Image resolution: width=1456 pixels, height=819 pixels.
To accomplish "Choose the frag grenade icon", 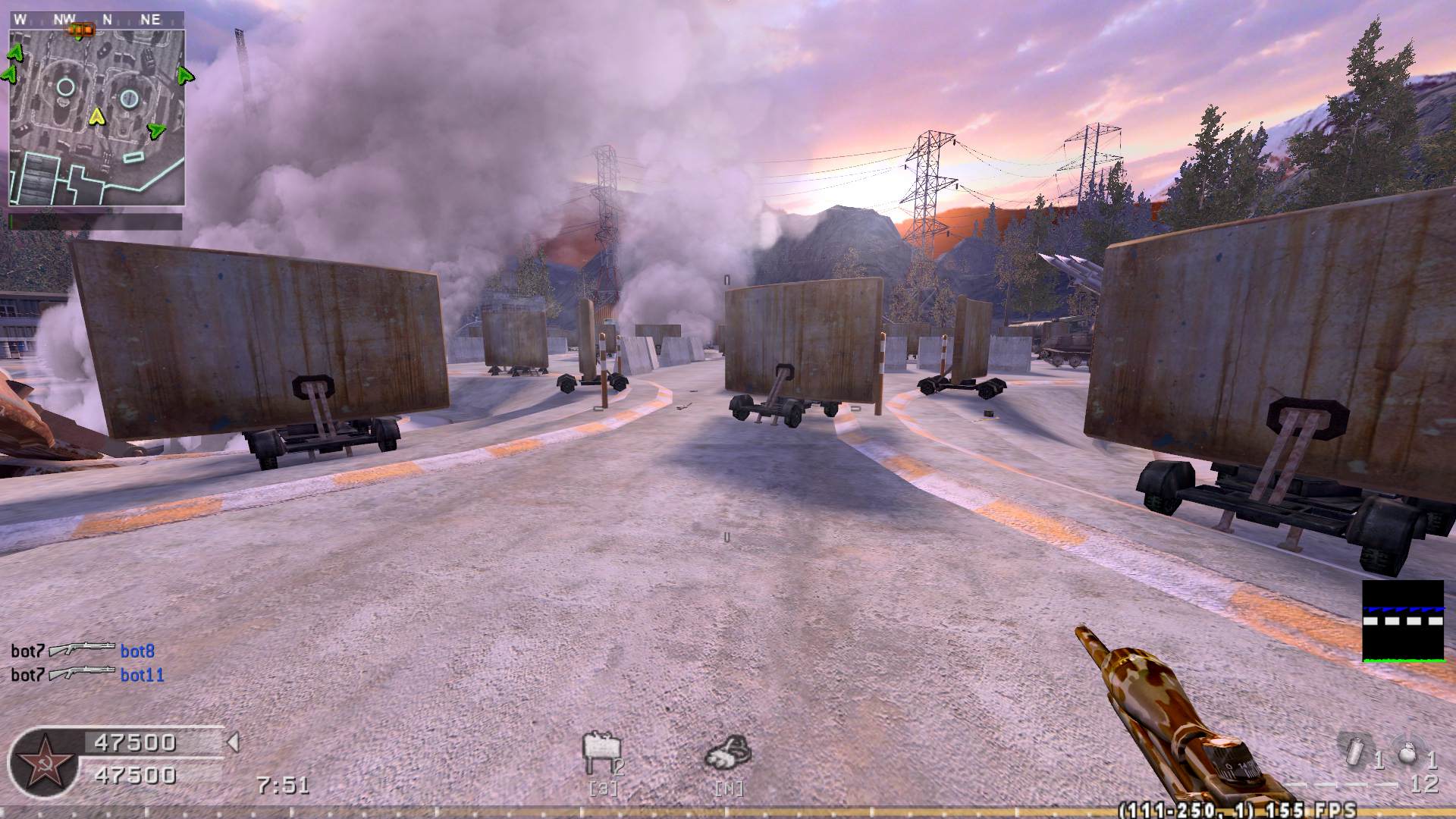I will [1408, 753].
